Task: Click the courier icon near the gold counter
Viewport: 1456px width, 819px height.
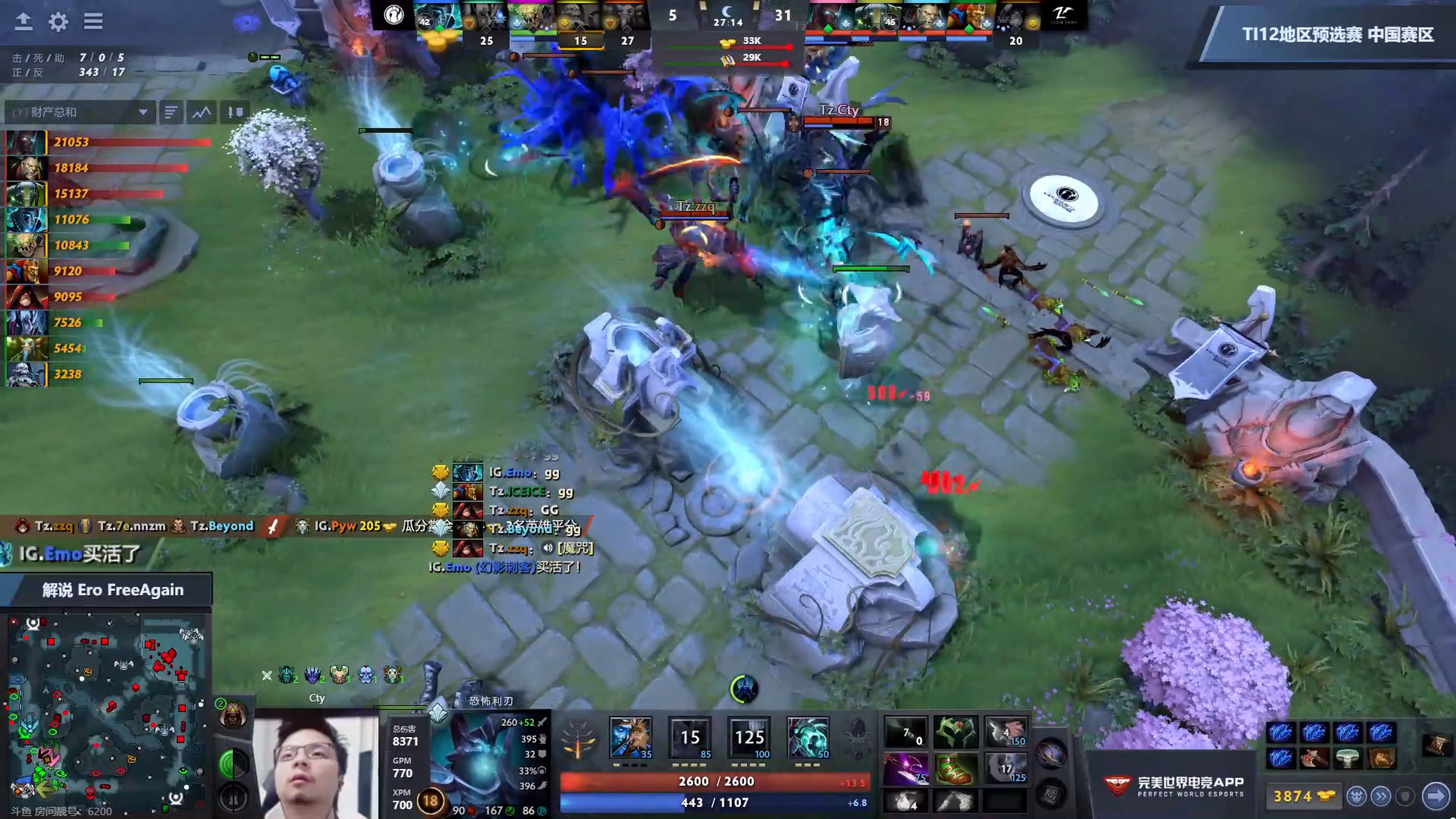Action: tap(1356, 797)
